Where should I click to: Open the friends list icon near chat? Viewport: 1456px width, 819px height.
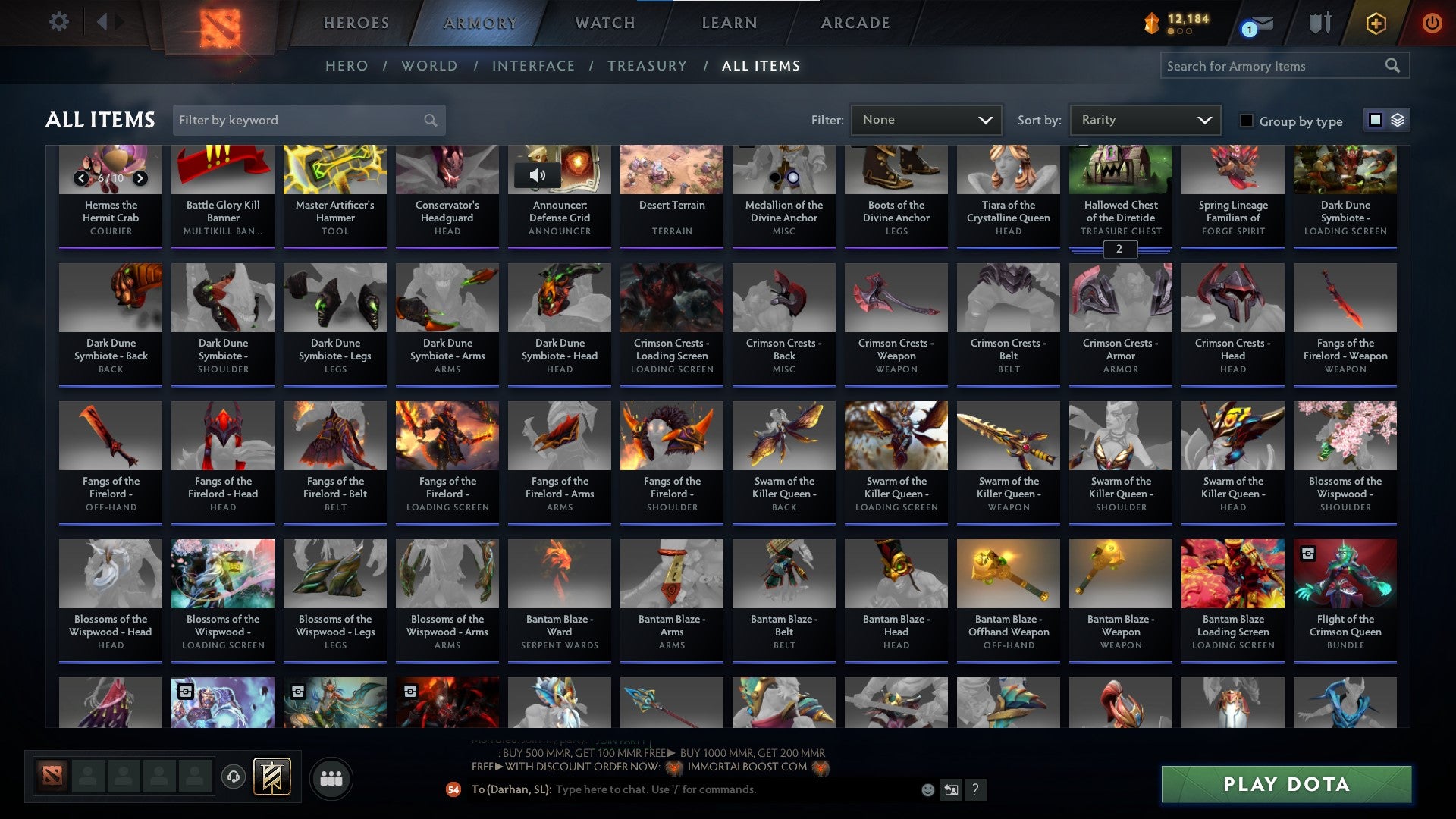pyautogui.click(x=331, y=777)
